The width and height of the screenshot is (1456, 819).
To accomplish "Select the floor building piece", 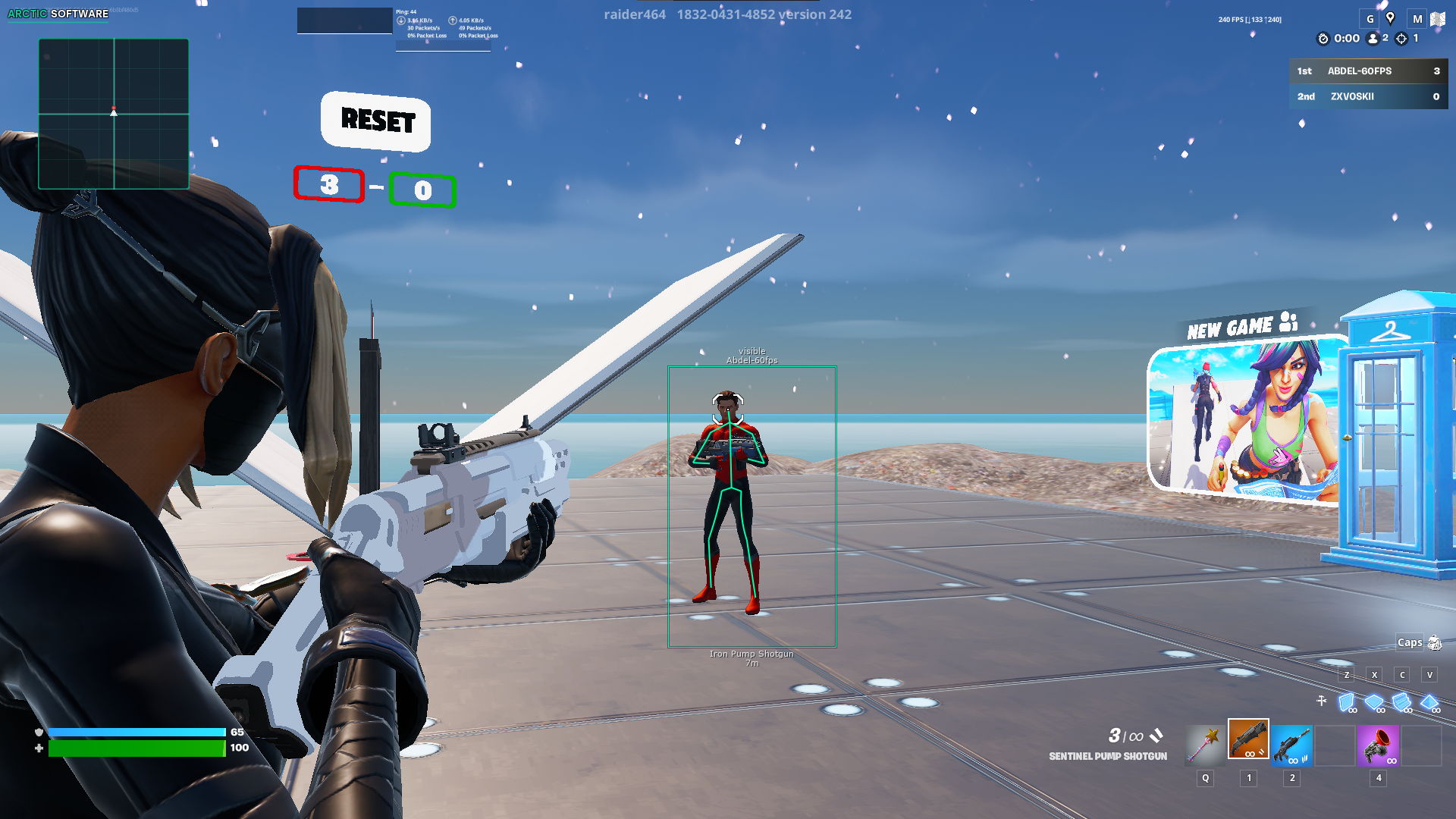I will tap(1374, 702).
